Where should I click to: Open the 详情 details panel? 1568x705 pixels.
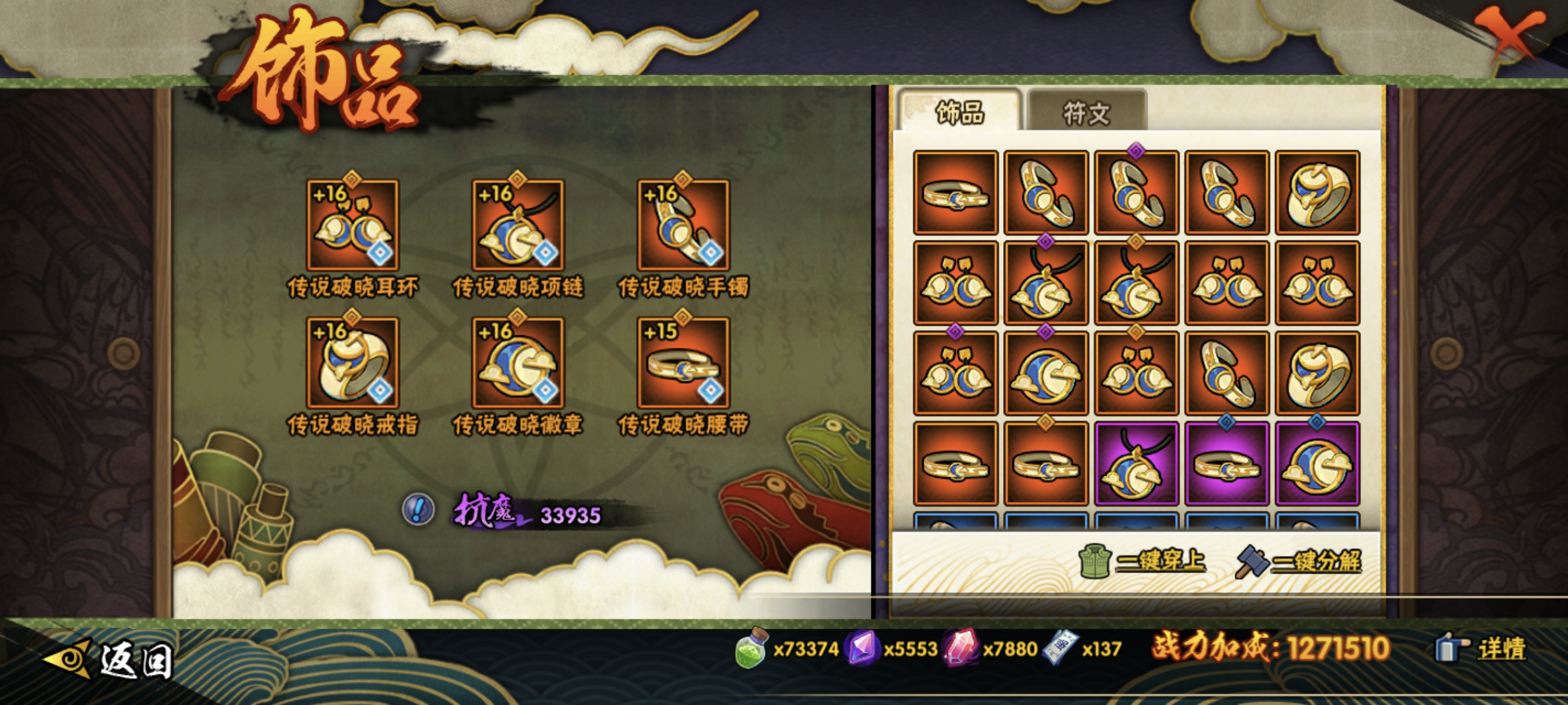pyautogui.click(x=1482, y=648)
